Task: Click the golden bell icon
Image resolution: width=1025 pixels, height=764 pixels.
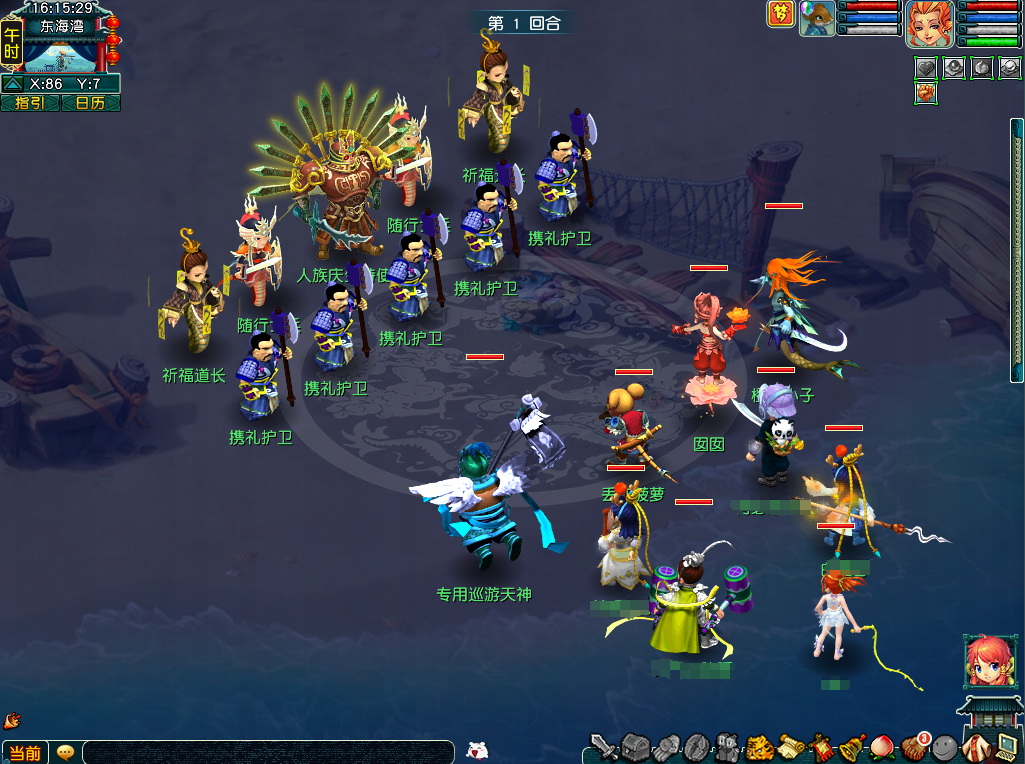Action: click(853, 746)
